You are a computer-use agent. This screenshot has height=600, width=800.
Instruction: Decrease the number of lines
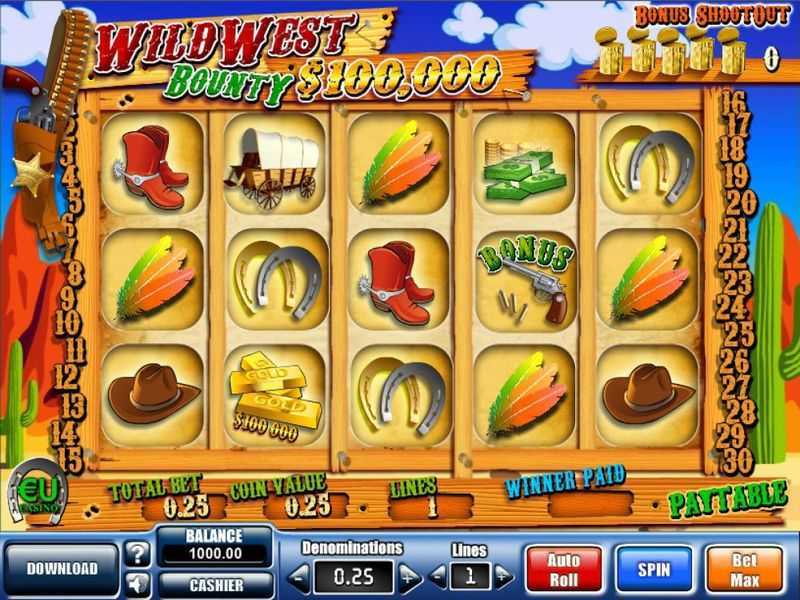[x=437, y=576]
